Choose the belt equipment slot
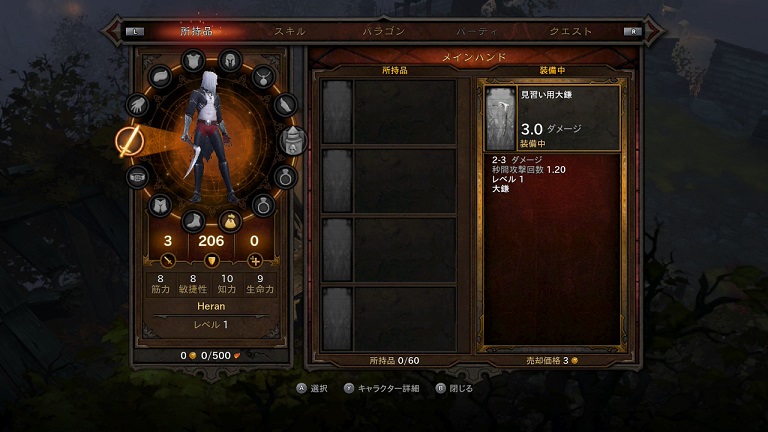The width and height of the screenshot is (768, 432). [x=138, y=176]
